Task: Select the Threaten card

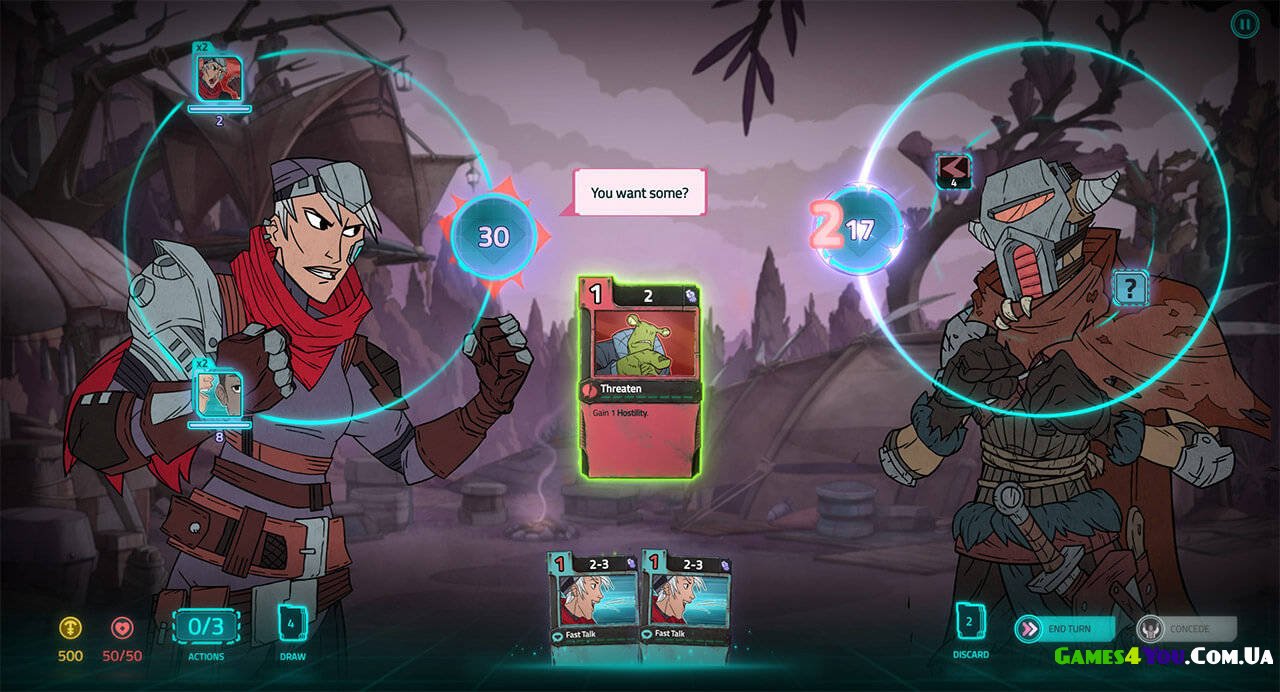Action: (639, 378)
